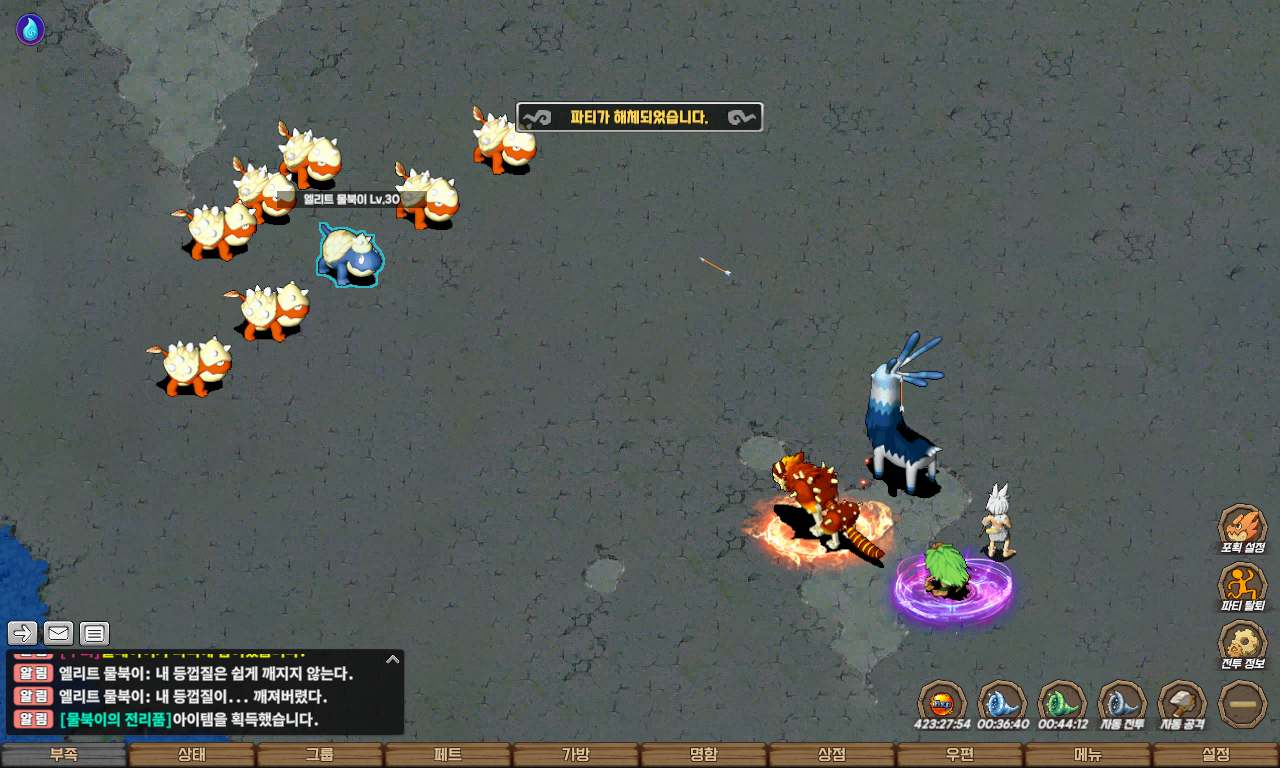This screenshot has height=768, width=1280.
Task: Expand the chat log with the up arrow
Action: [x=393, y=659]
